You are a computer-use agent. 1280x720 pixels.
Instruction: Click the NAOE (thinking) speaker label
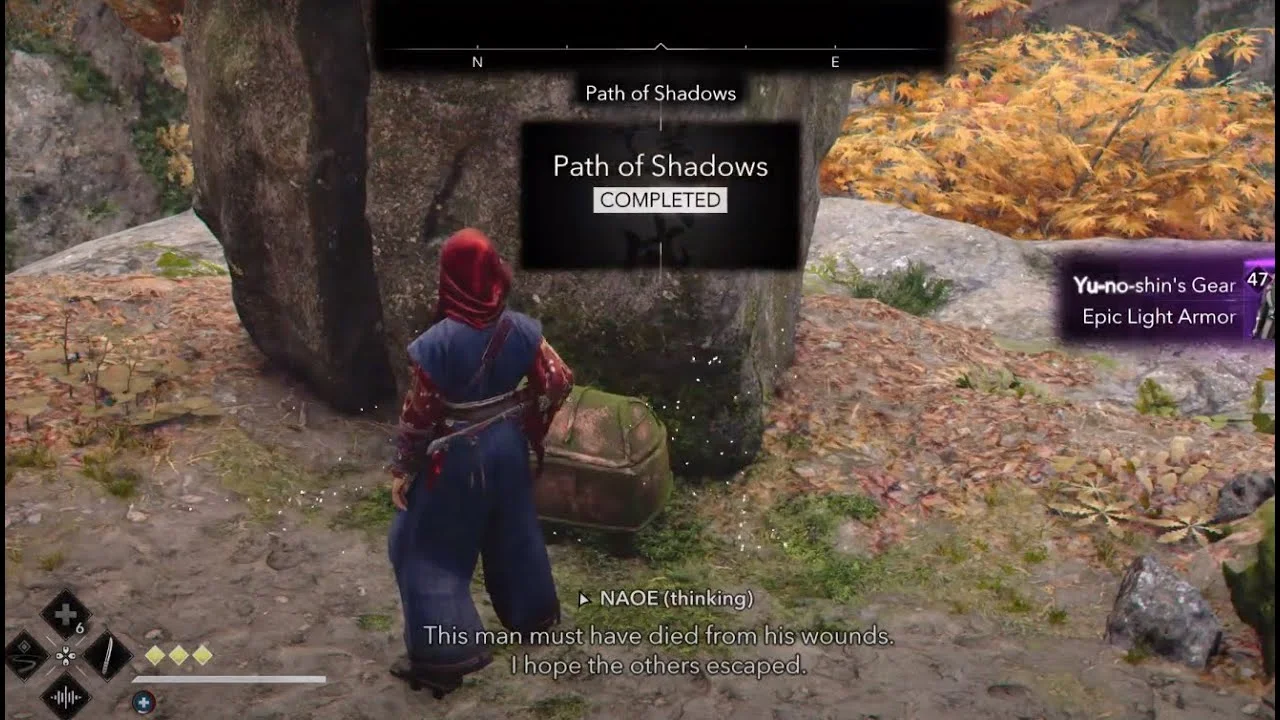click(x=668, y=600)
